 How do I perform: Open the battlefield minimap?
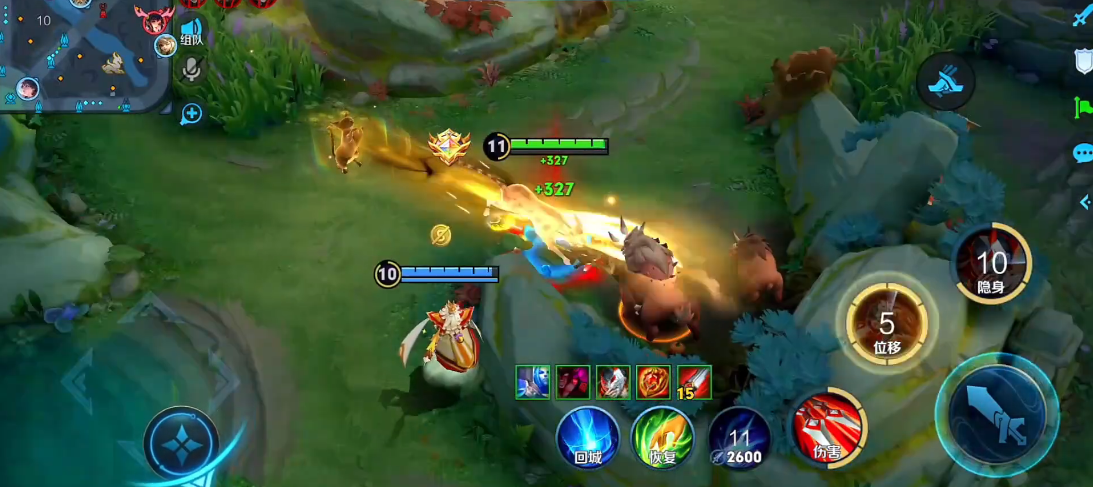(x=85, y=55)
